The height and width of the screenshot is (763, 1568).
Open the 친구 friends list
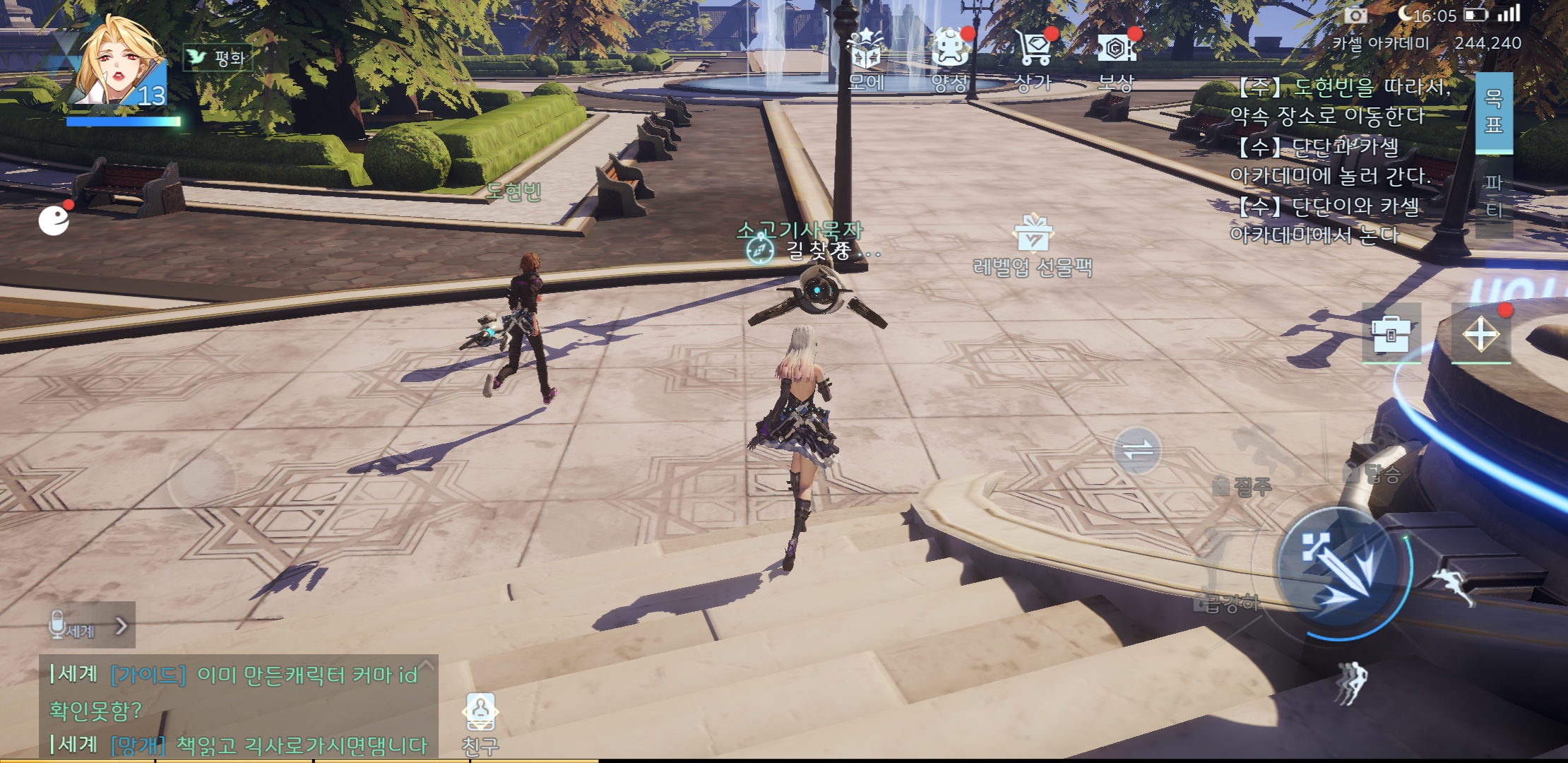pyautogui.click(x=480, y=722)
